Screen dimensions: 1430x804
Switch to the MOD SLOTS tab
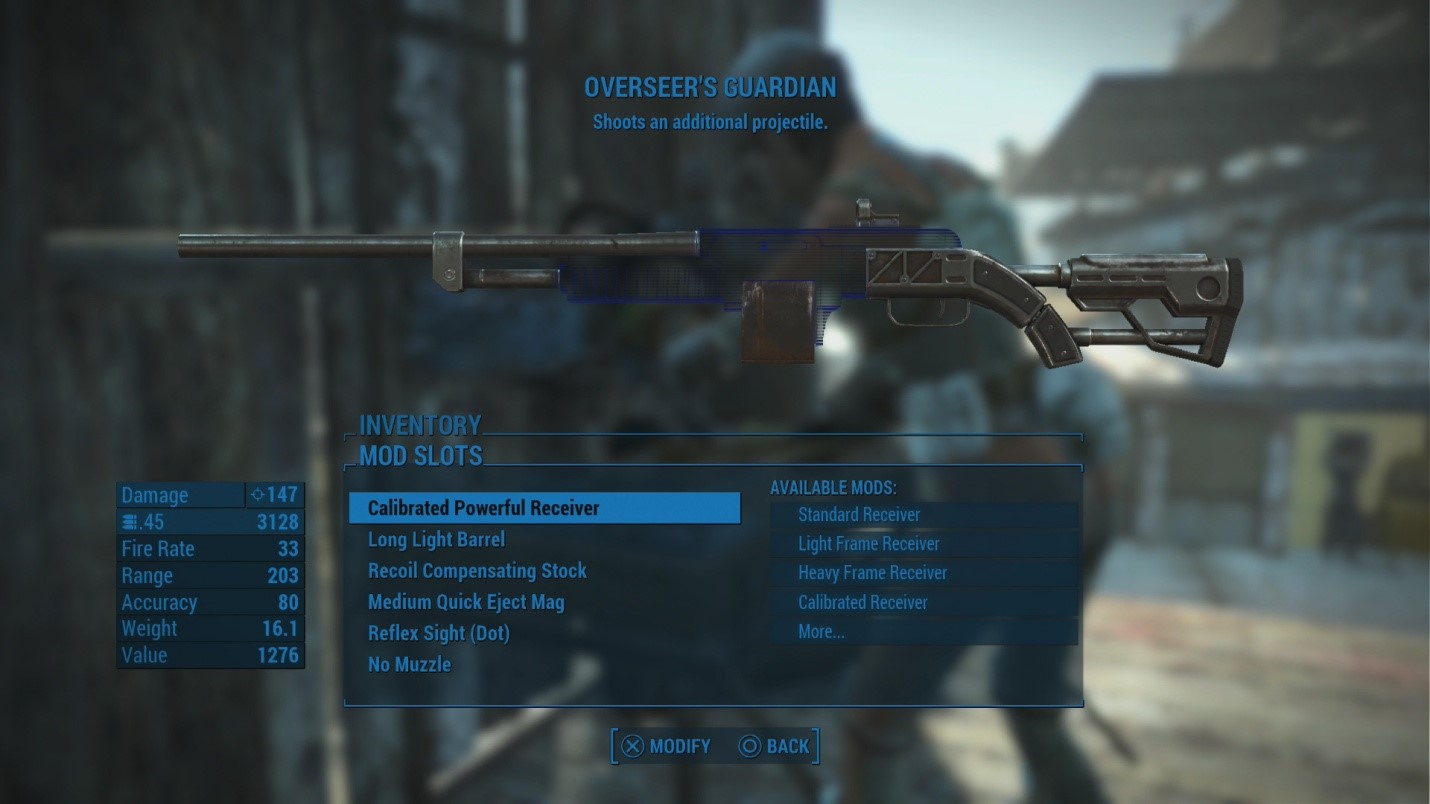pyautogui.click(x=421, y=455)
